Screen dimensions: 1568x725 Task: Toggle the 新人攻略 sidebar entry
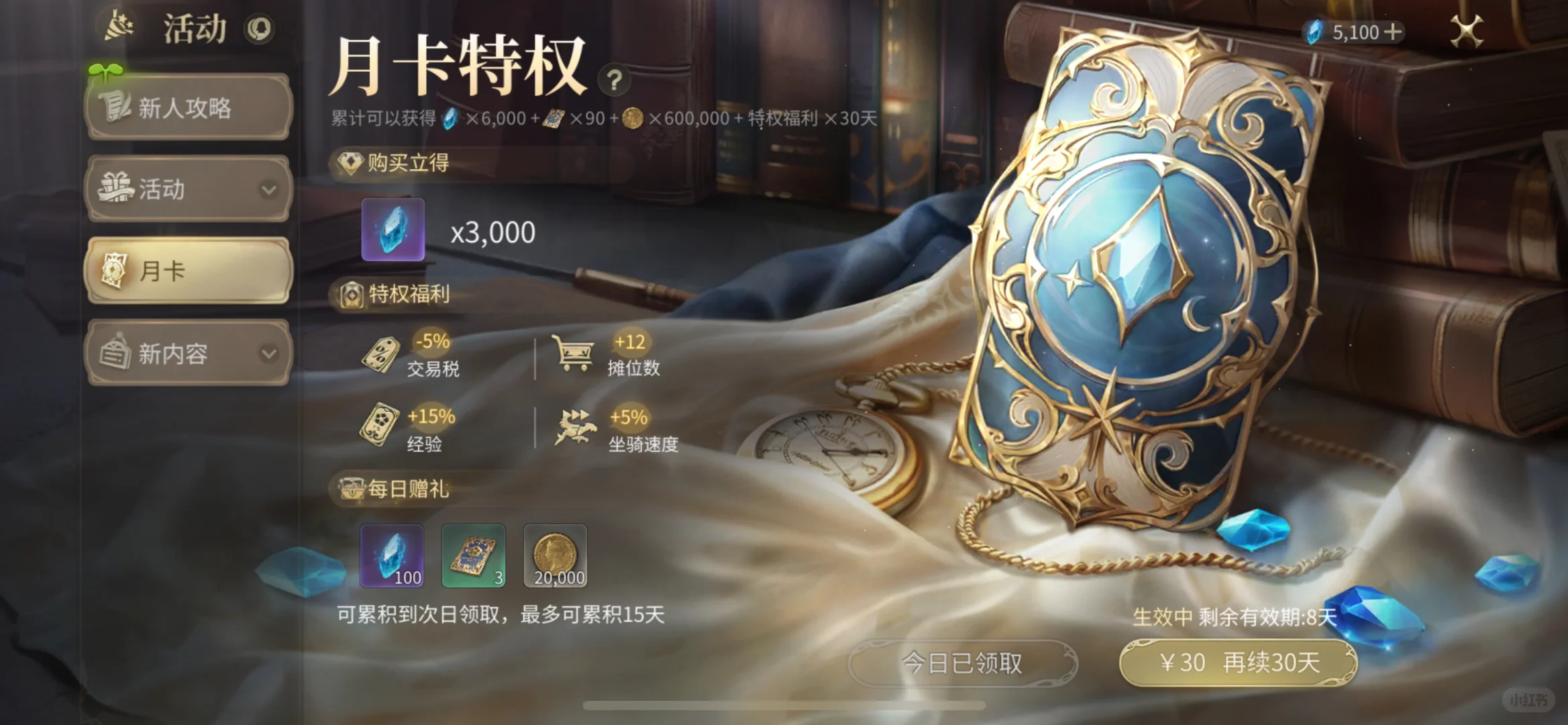point(188,107)
